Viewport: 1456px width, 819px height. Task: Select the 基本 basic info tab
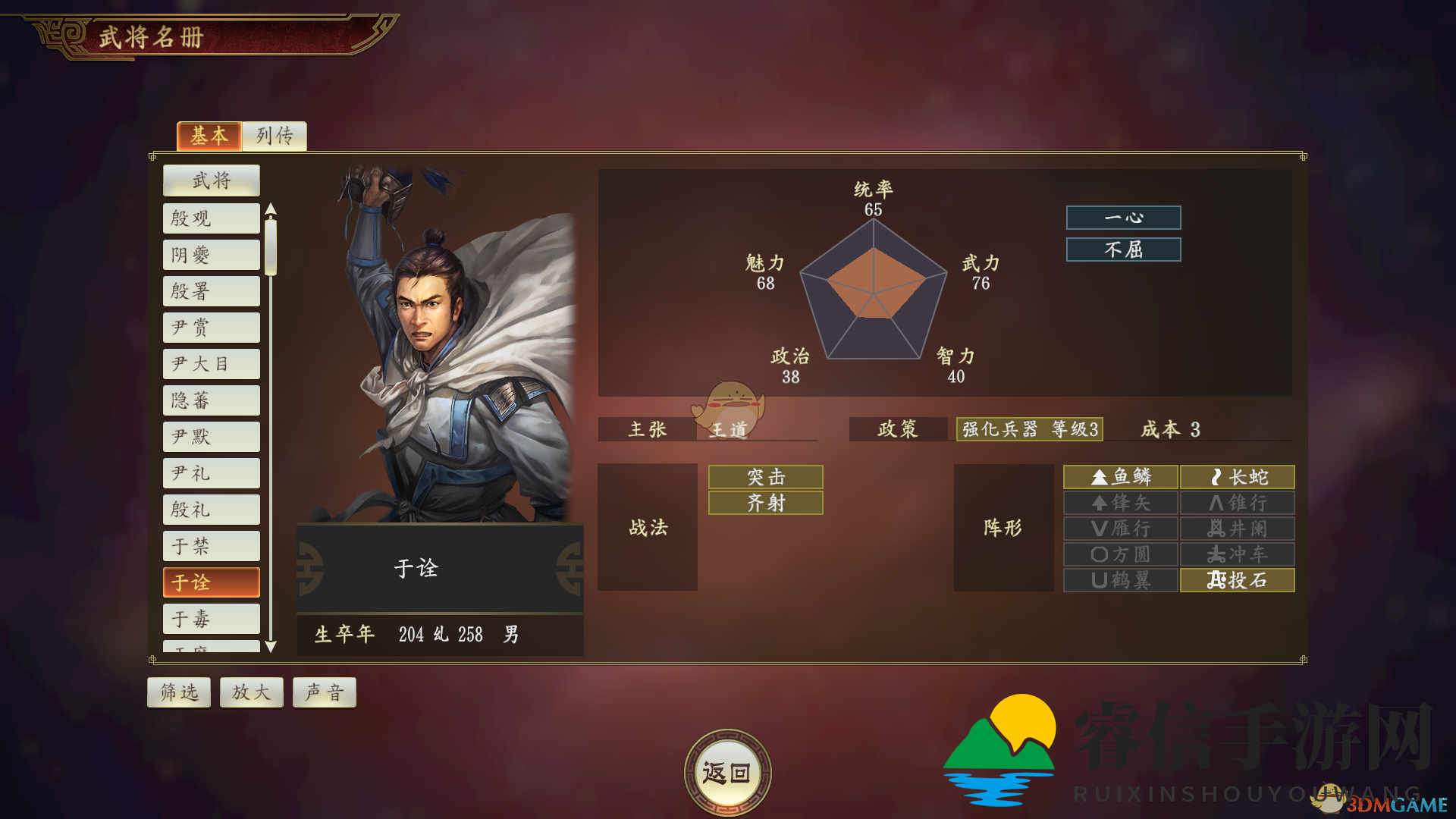tap(209, 136)
